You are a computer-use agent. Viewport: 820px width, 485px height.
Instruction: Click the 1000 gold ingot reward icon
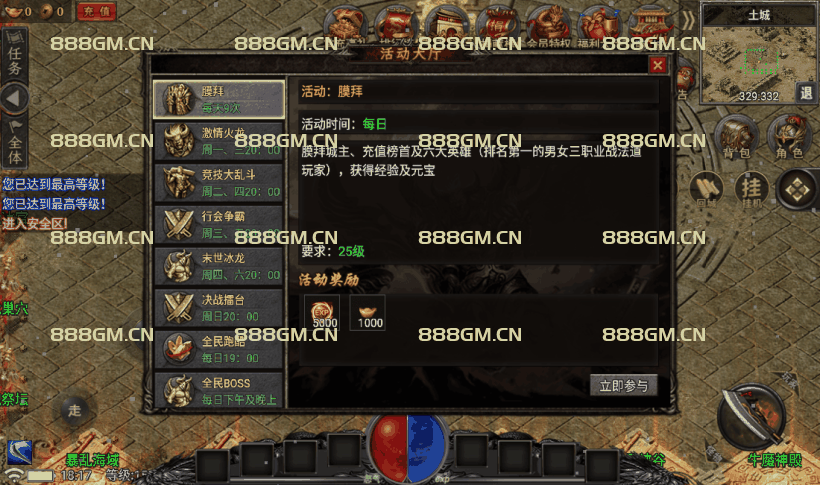point(368,312)
